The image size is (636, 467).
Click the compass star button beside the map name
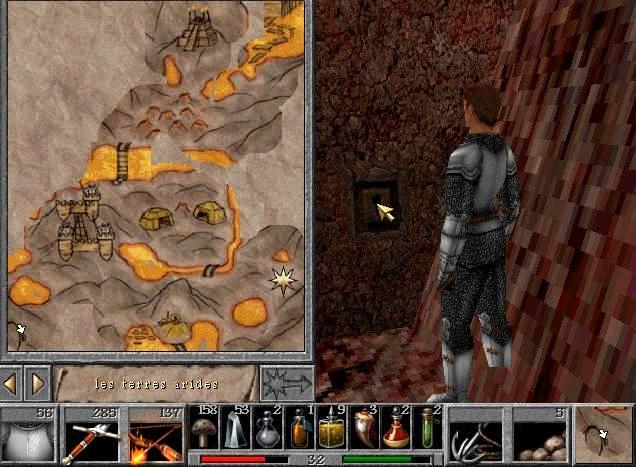click(285, 383)
